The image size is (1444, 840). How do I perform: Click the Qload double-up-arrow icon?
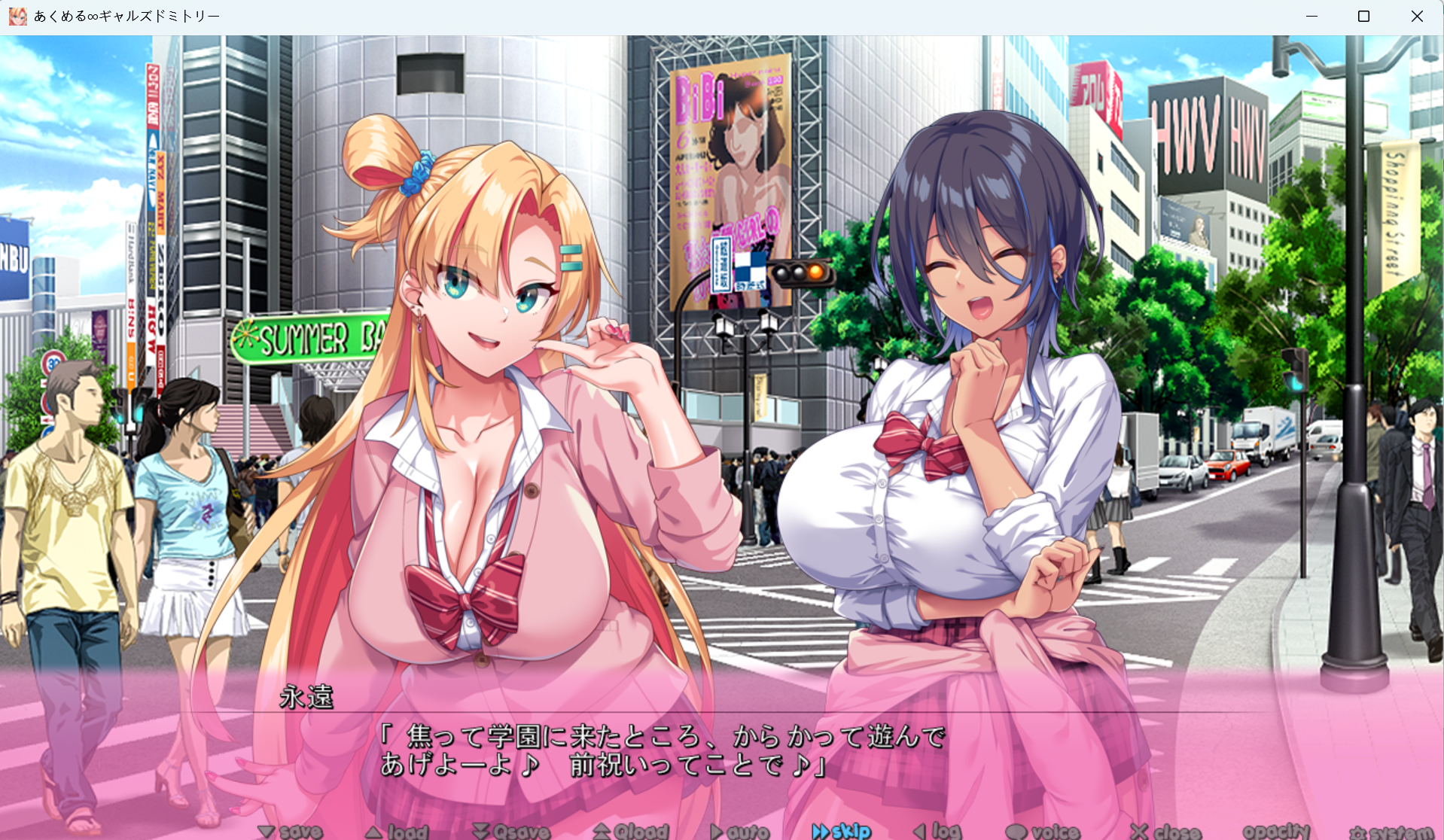point(602,831)
